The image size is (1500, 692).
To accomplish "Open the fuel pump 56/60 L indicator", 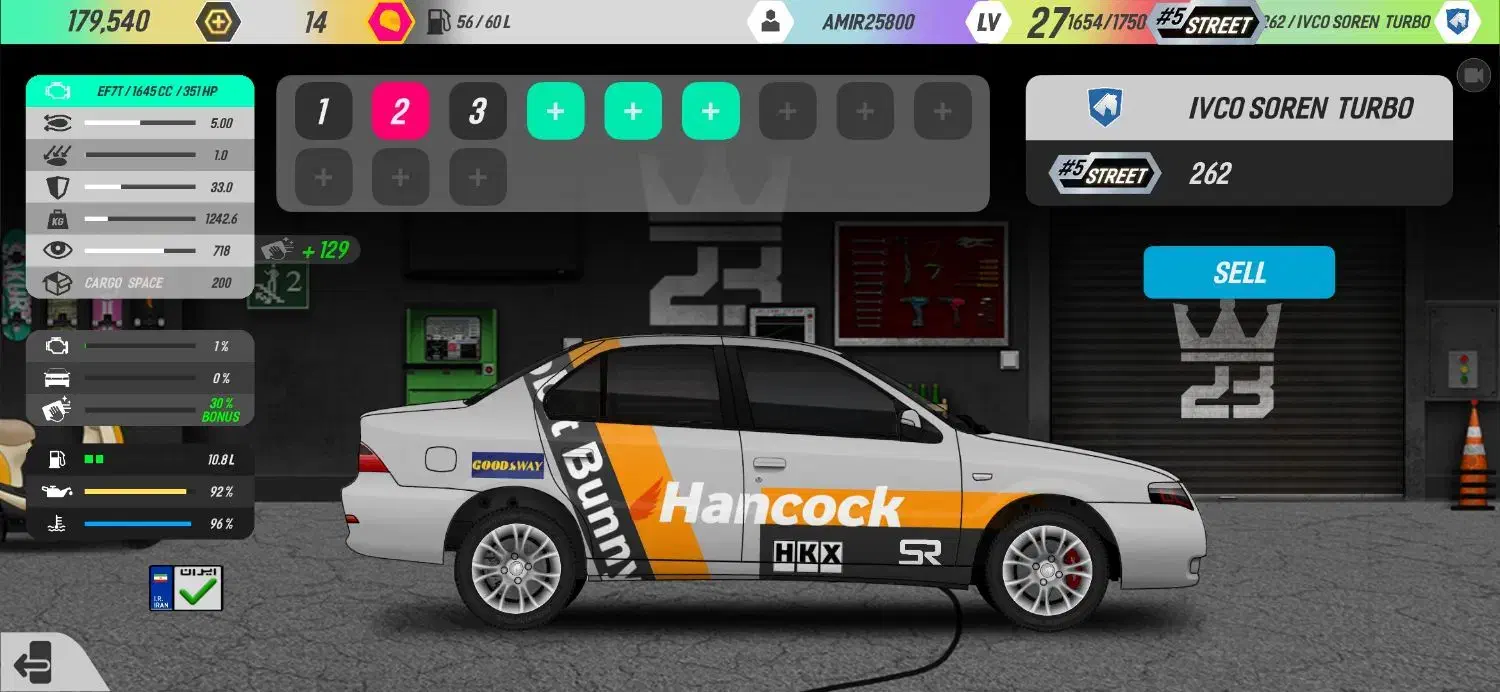I will [x=468, y=22].
